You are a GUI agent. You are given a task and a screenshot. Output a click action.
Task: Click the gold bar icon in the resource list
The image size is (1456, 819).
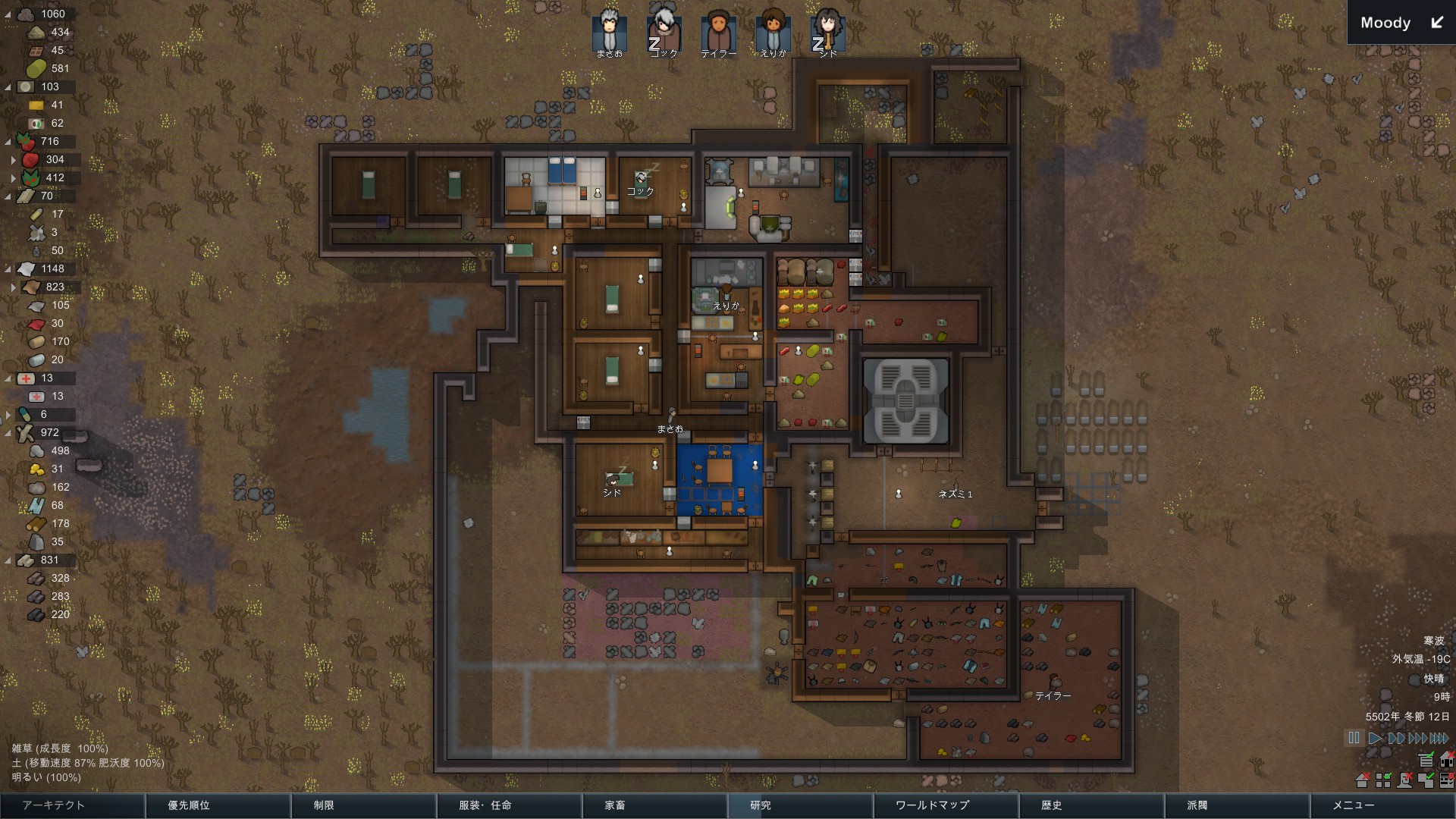36,105
